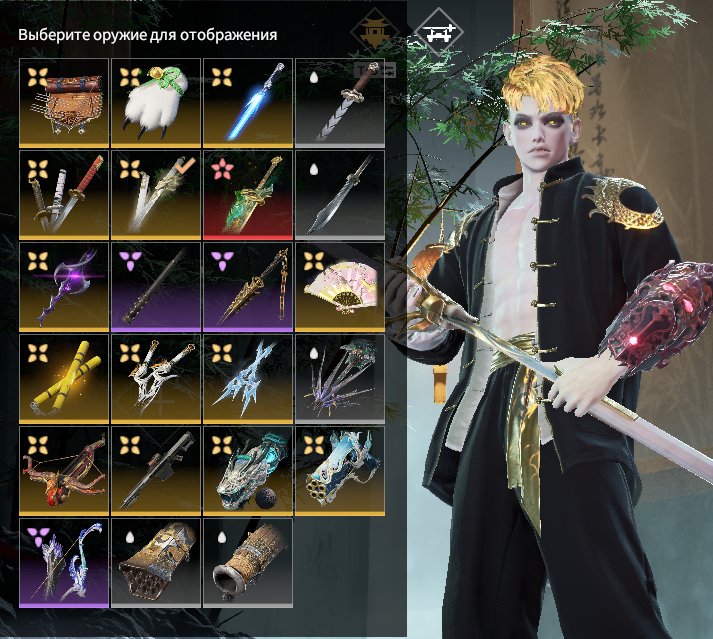Pick the white dragon head cannon
Image resolution: width=713 pixels, height=639 pixels.
click(248, 471)
